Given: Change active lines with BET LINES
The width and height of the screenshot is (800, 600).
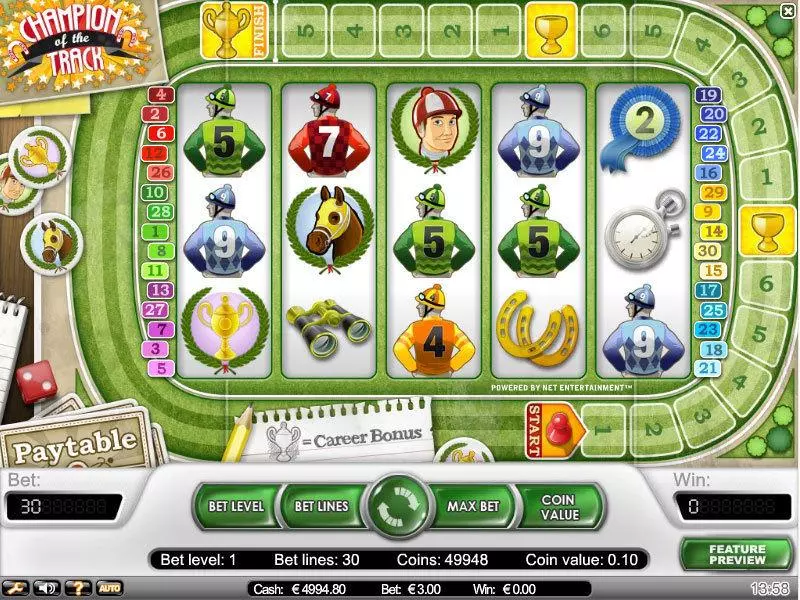Looking at the screenshot, I should [320, 507].
